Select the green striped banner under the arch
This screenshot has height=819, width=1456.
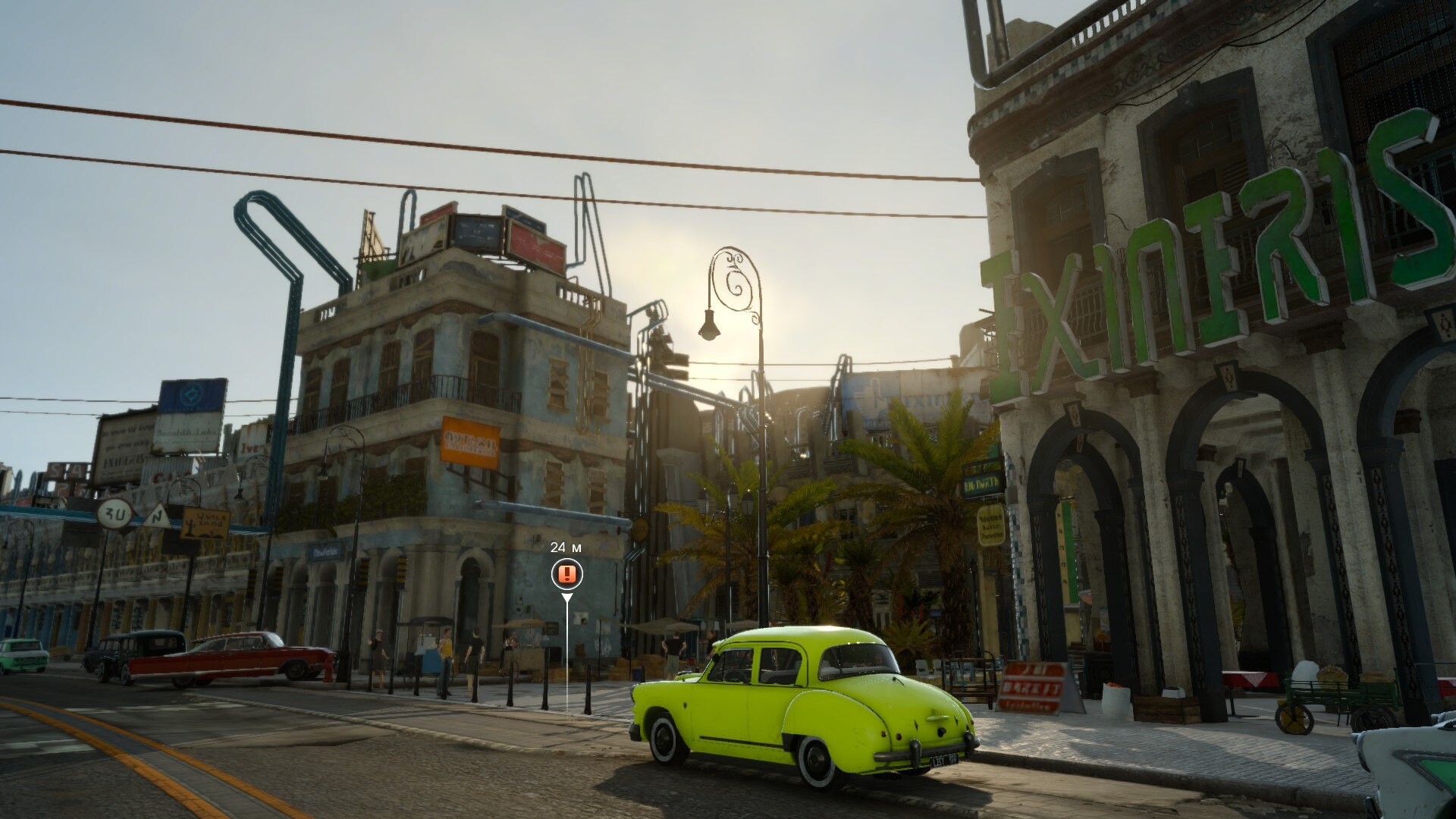pos(1068,550)
